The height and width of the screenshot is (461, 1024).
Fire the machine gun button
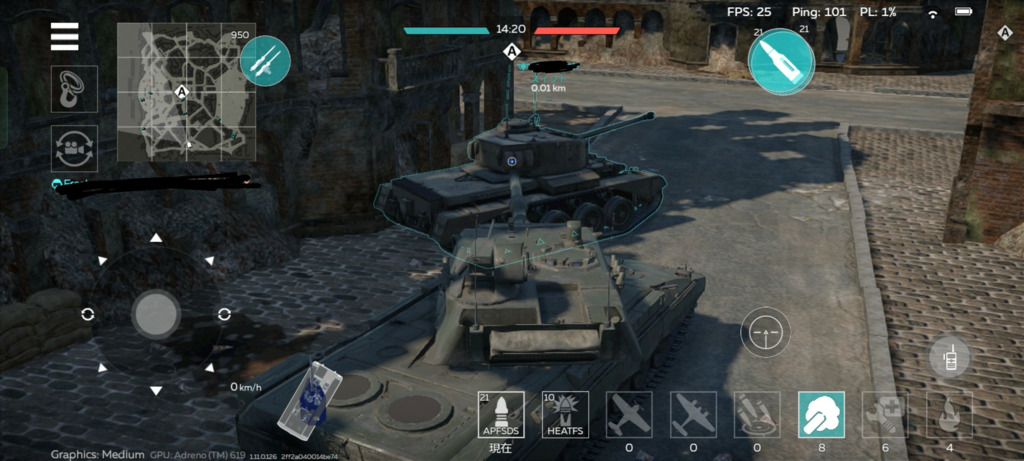click(265, 60)
